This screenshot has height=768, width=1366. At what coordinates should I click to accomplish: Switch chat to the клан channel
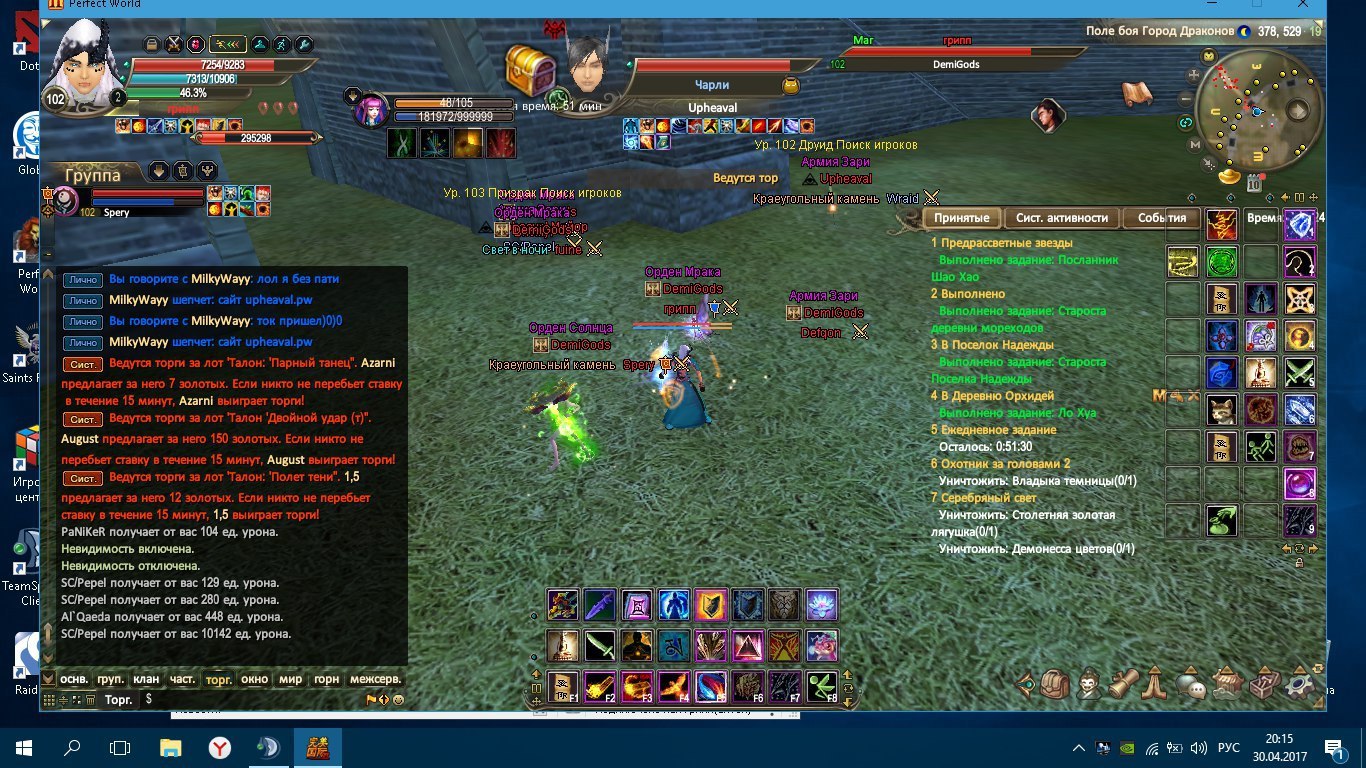146,679
